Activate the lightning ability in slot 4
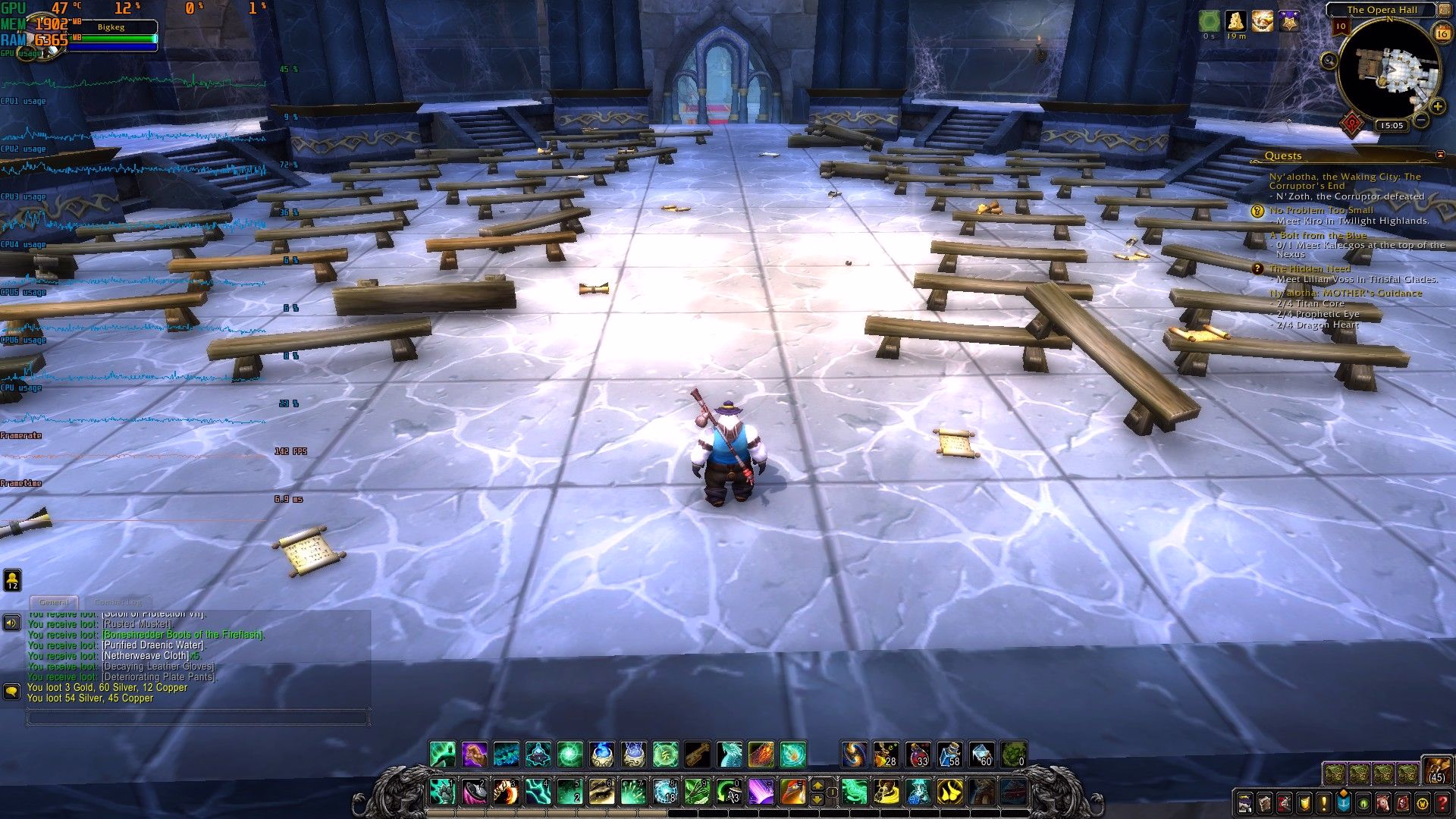1456x819 pixels. point(538,792)
